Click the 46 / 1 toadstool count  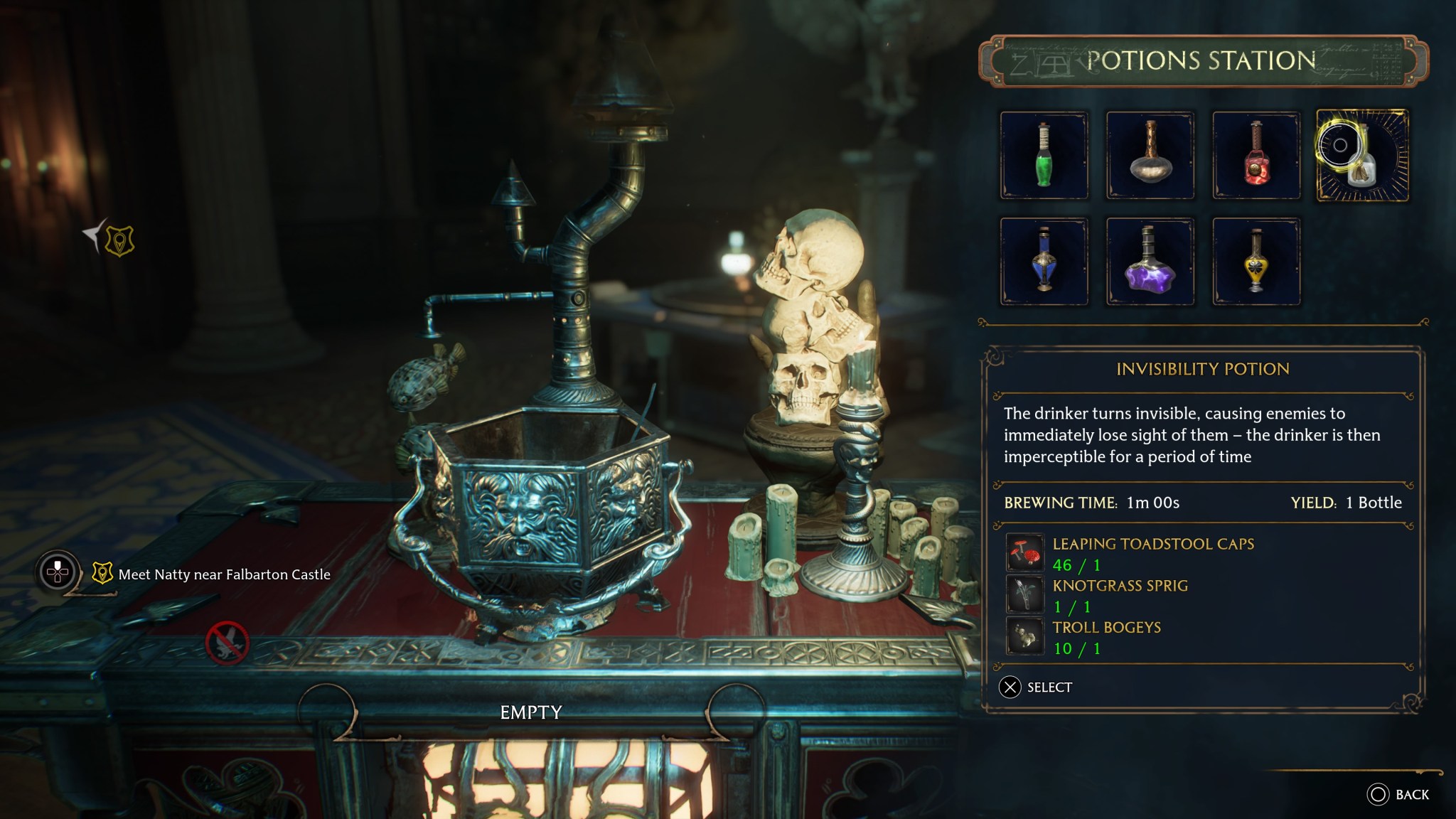coord(1076,564)
